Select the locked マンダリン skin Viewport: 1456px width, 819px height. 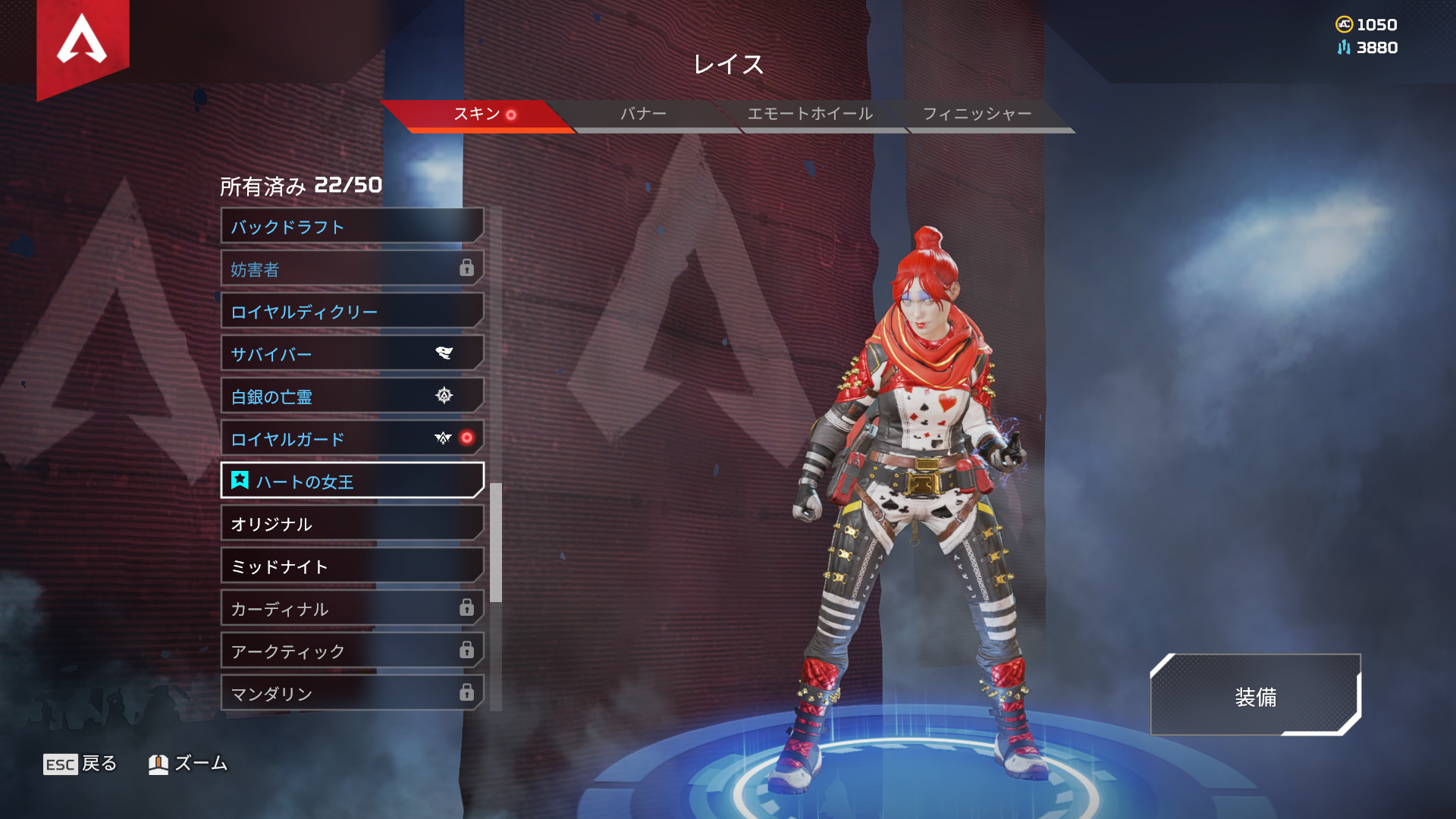(x=352, y=694)
